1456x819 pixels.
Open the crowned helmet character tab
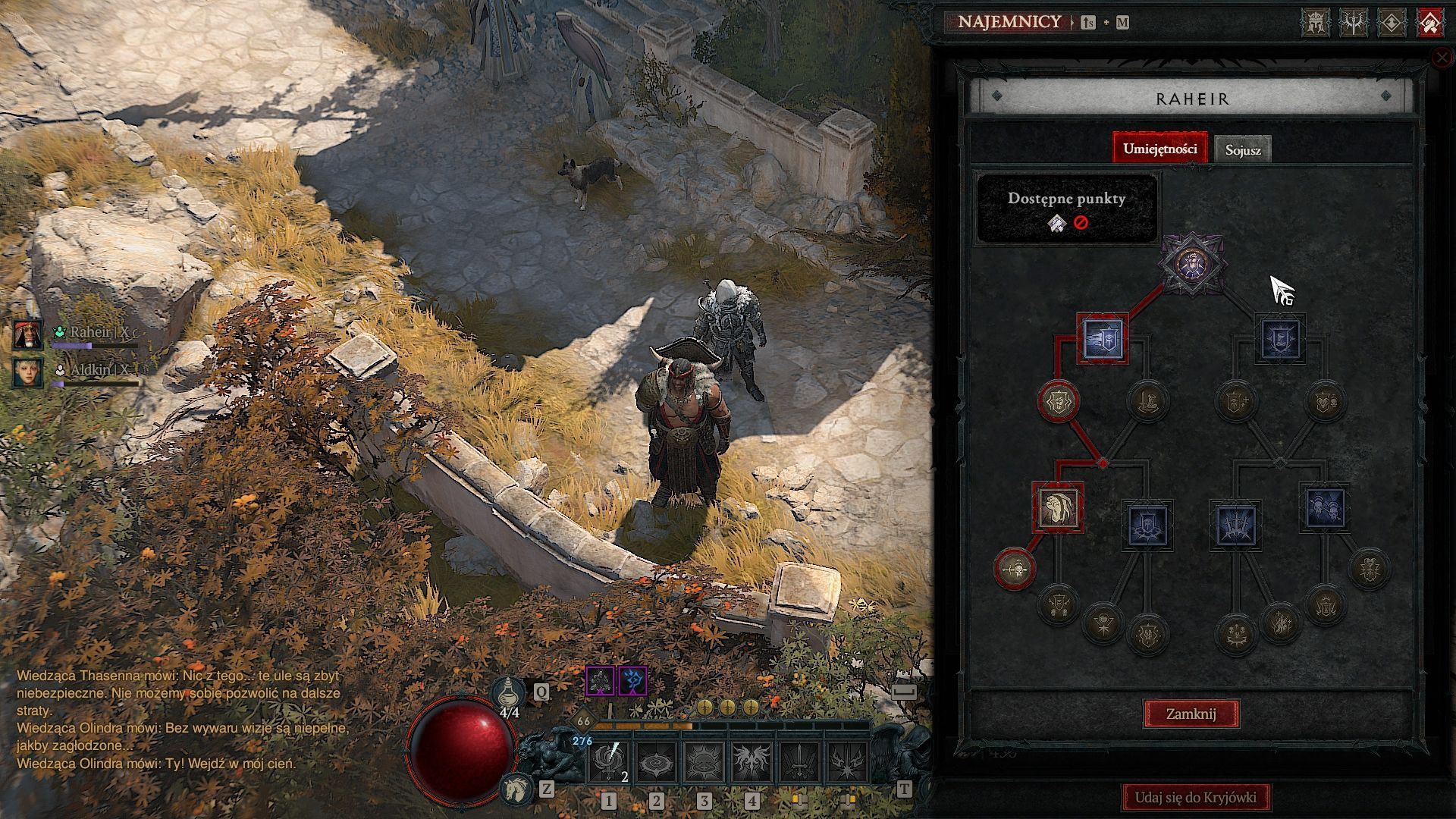click(x=1316, y=23)
